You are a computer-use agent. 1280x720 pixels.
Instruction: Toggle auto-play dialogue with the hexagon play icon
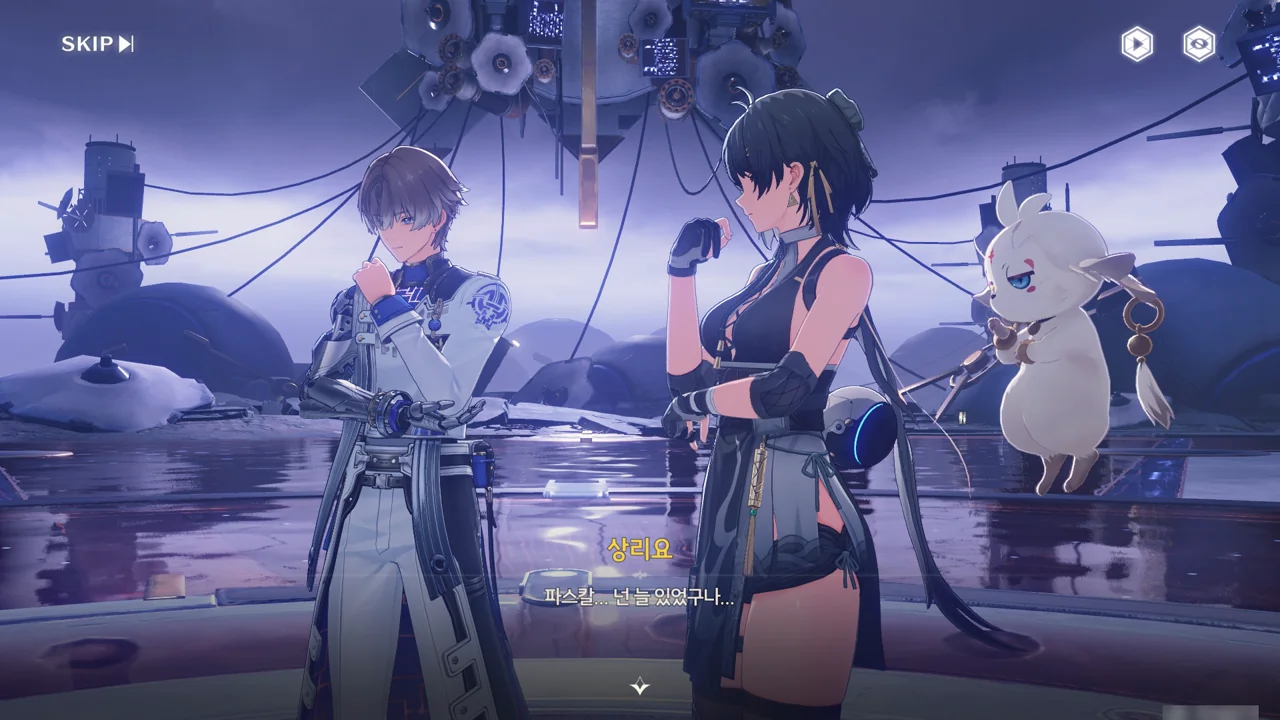coord(1137,44)
